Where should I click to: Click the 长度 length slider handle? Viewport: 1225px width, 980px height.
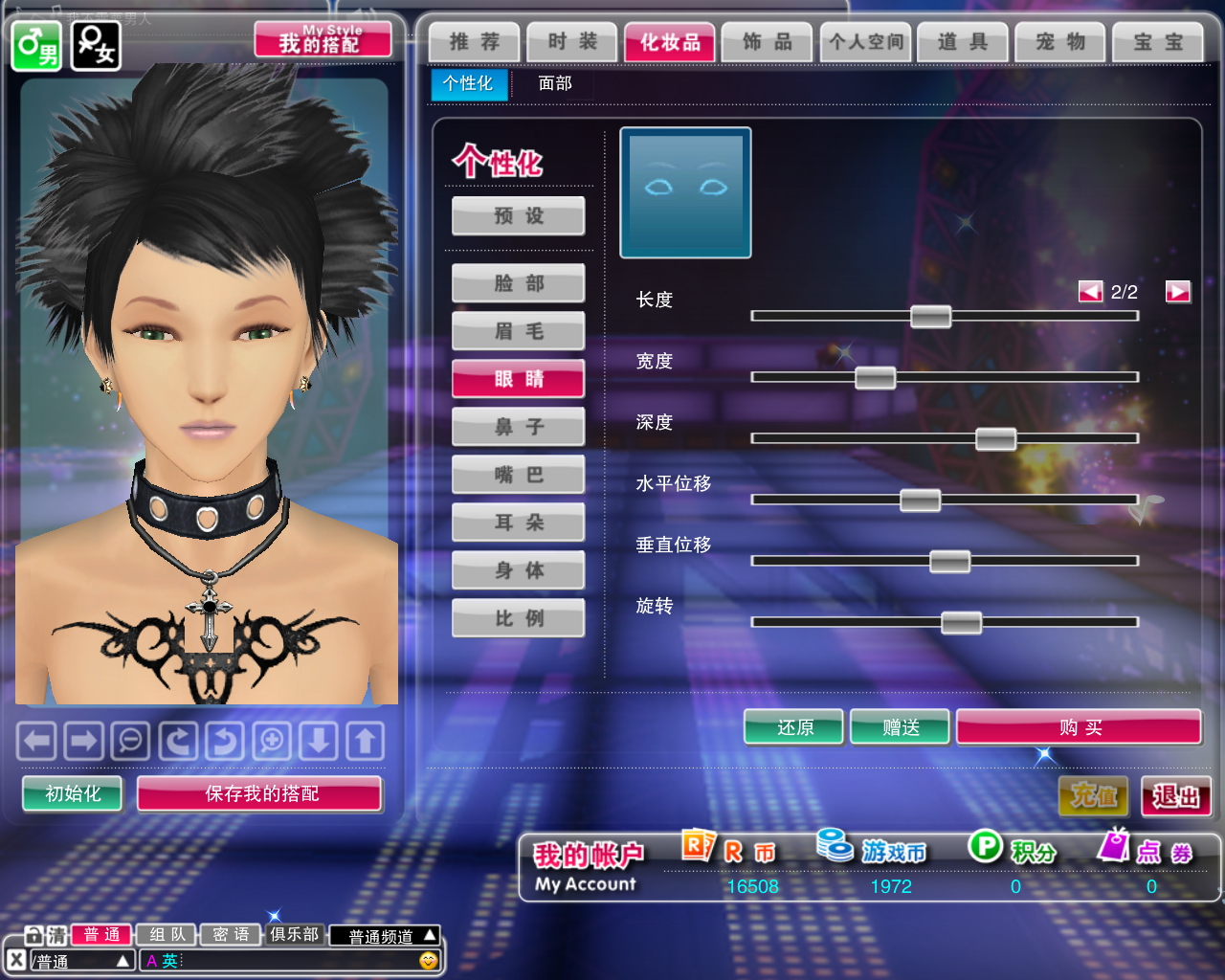click(x=930, y=316)
